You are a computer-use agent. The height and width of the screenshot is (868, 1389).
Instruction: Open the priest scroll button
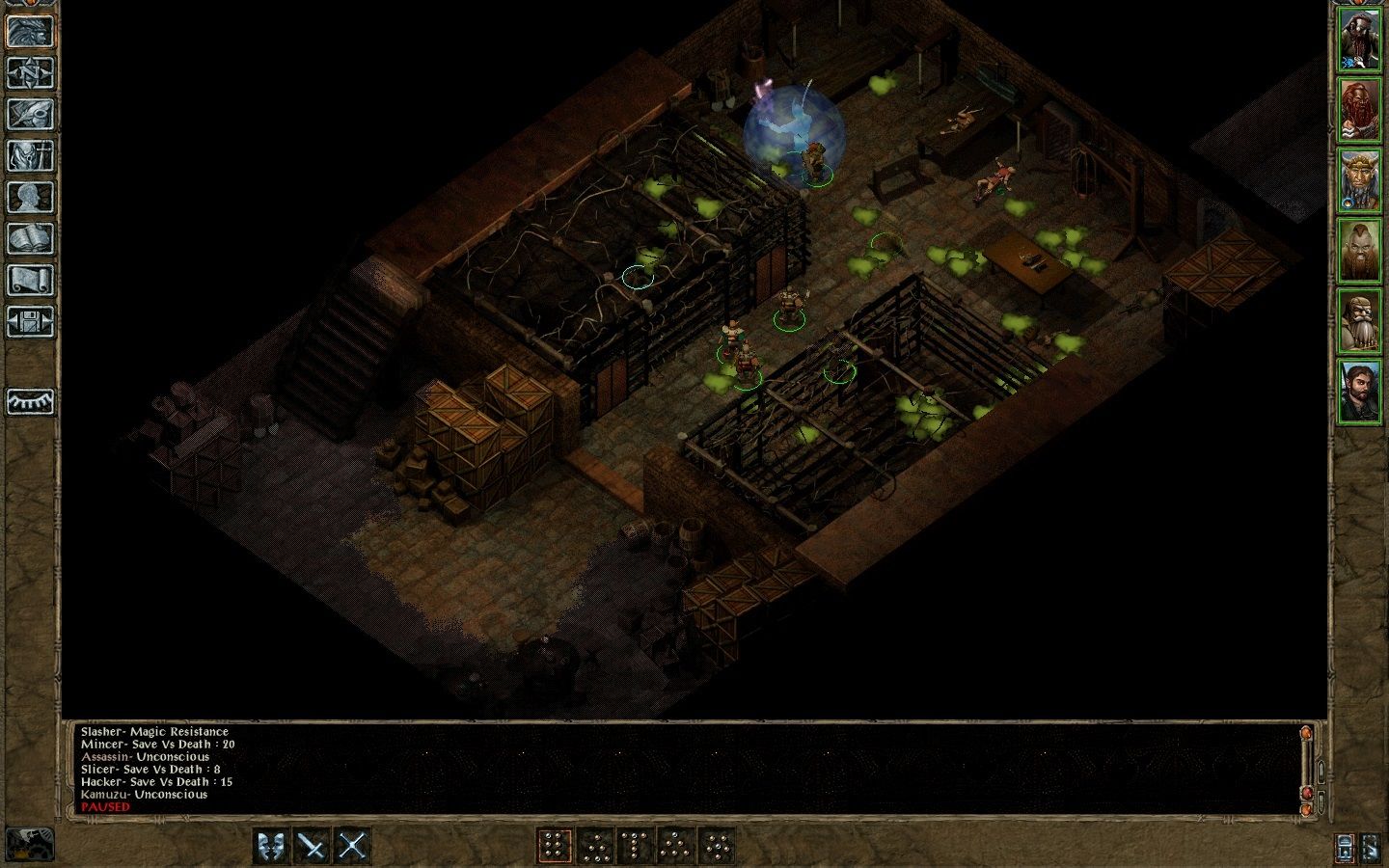[30, 280]
